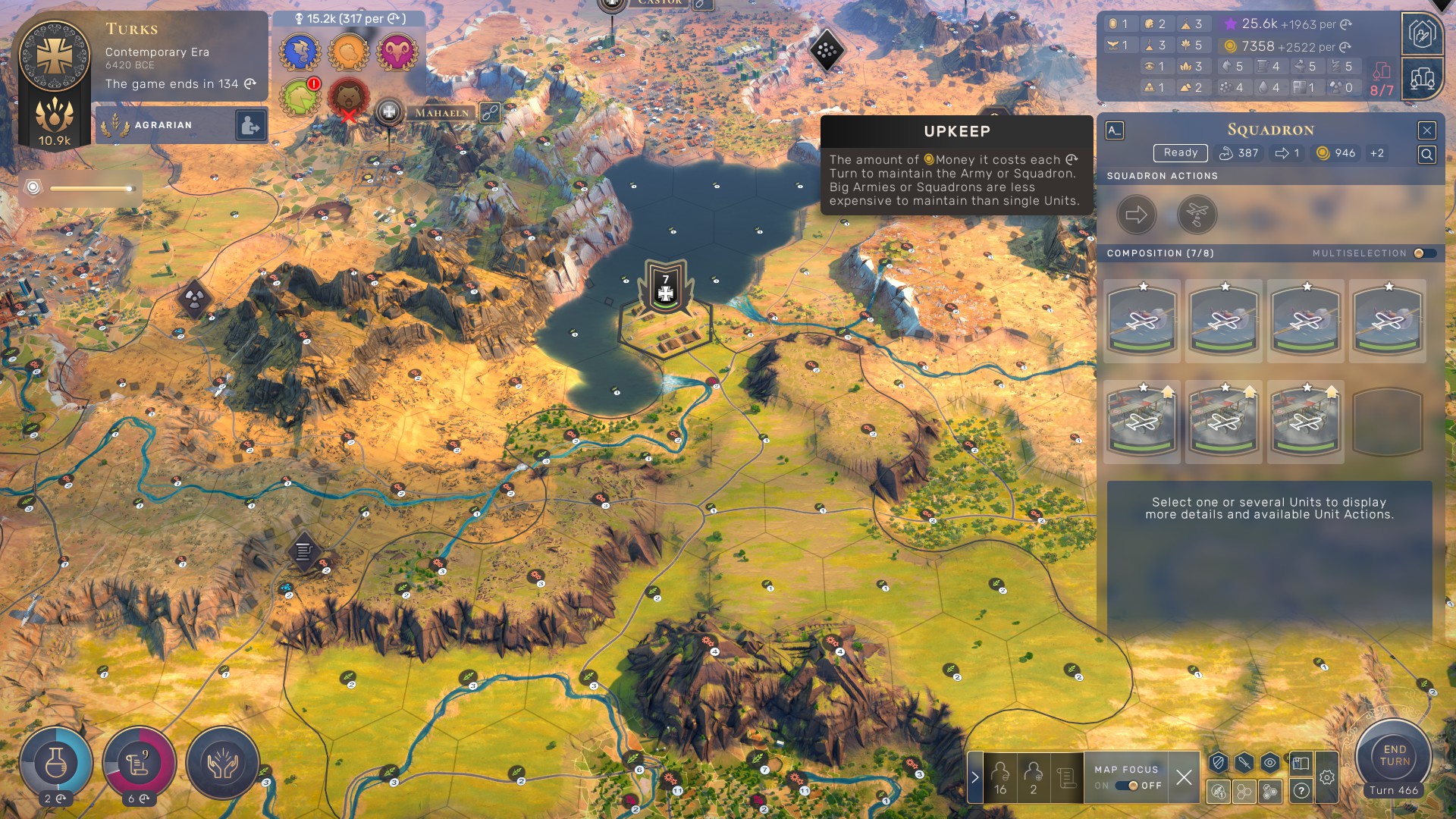Open the religion hands screen
Viewport: 1456px width, 819px height.
coord(222,763)
